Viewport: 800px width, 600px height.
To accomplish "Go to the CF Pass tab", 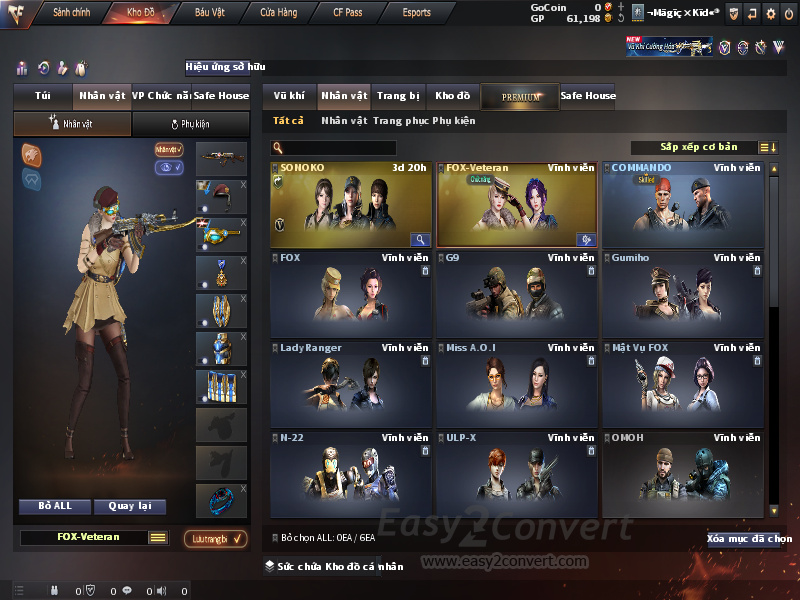I will click(348, 13).
